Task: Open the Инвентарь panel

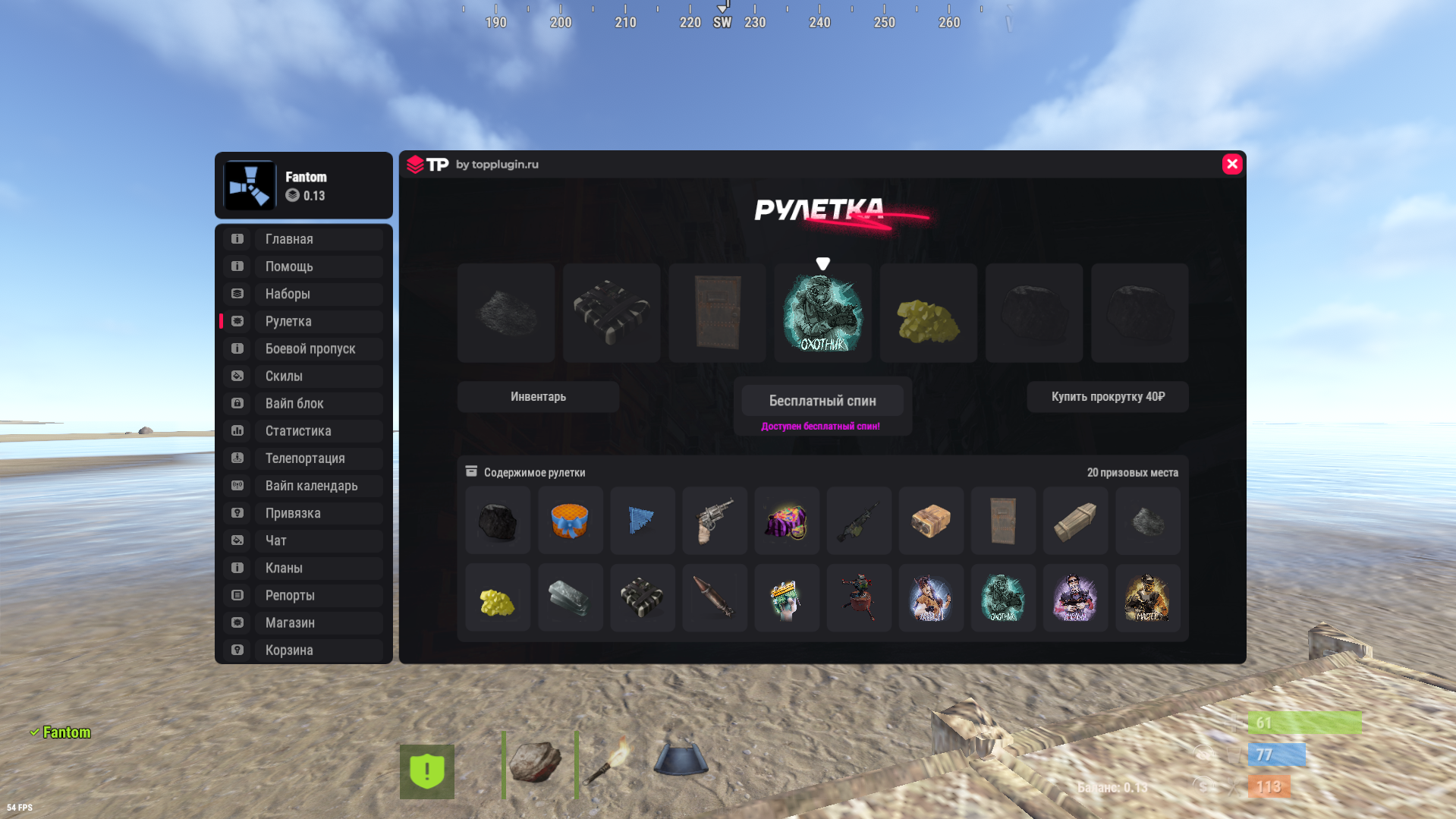Action: click(537, 396)
